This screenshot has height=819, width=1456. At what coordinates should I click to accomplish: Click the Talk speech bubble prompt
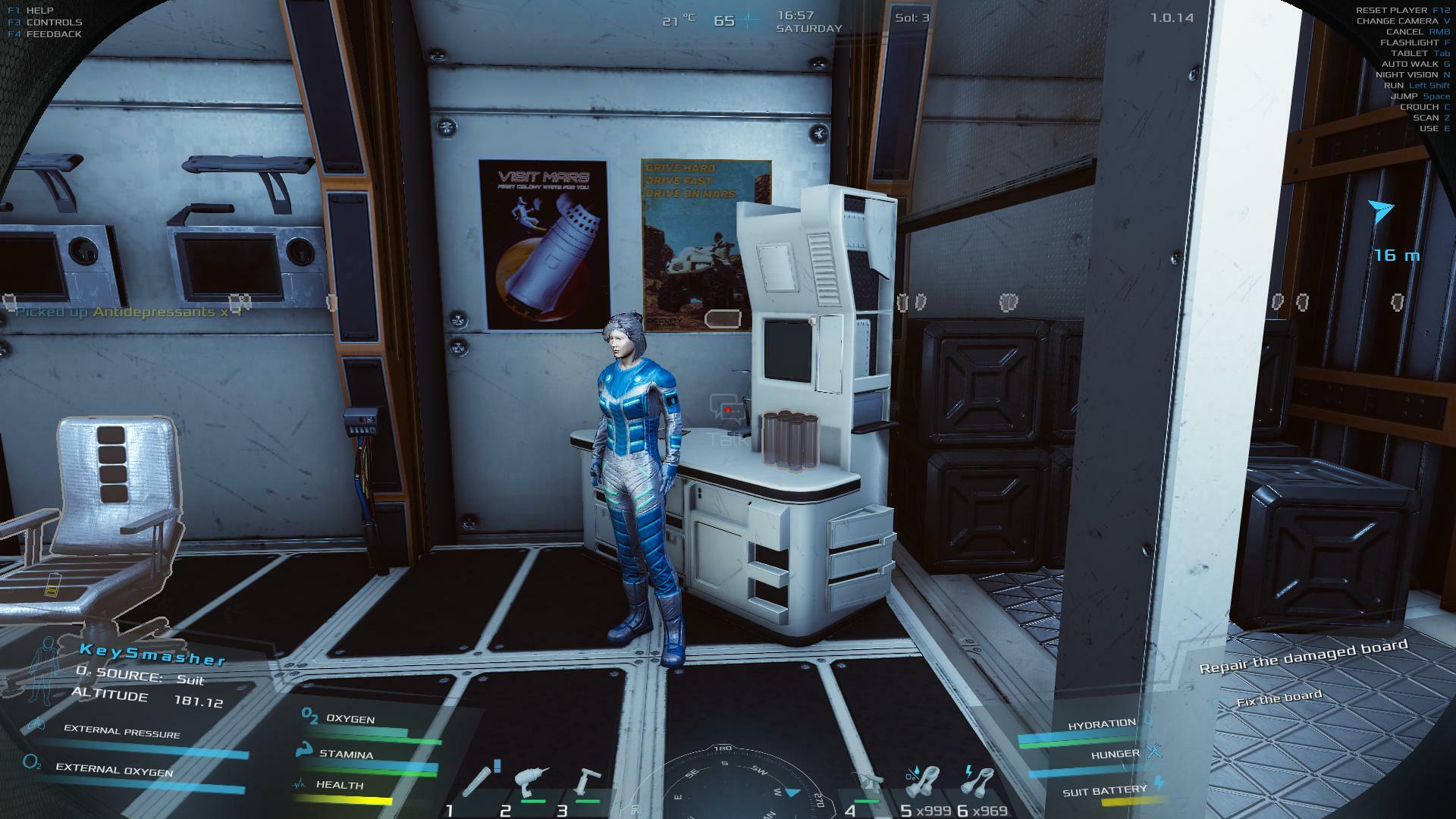point(728,409)
